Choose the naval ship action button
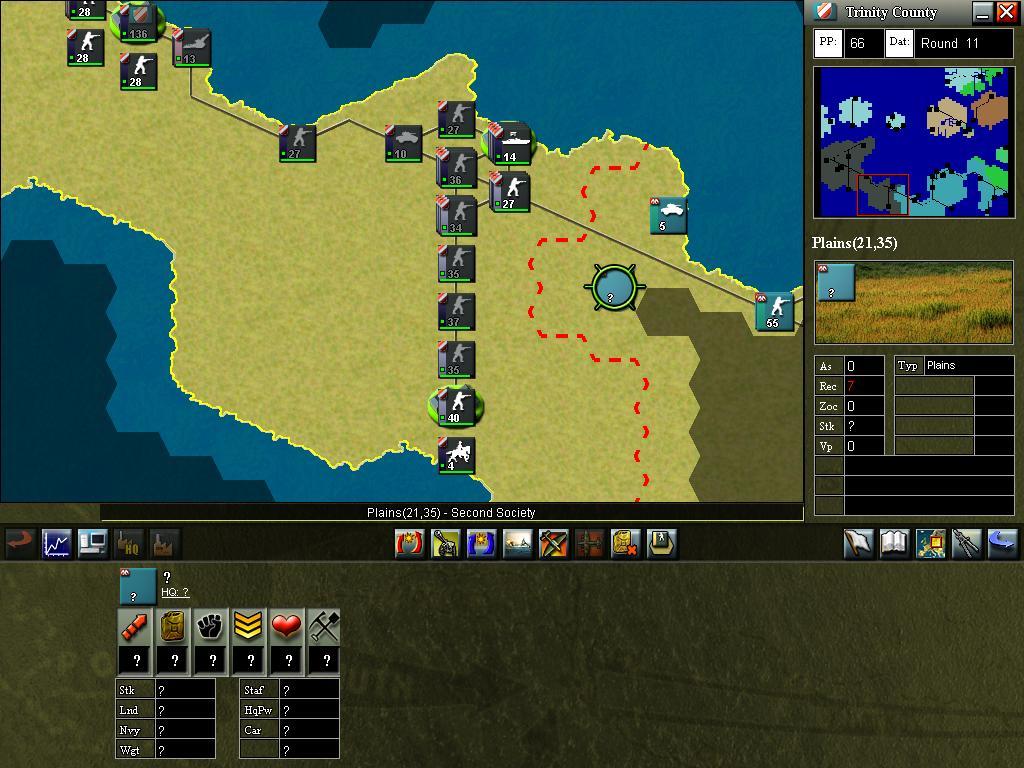1024x768 pixels. tap(517, 543)
